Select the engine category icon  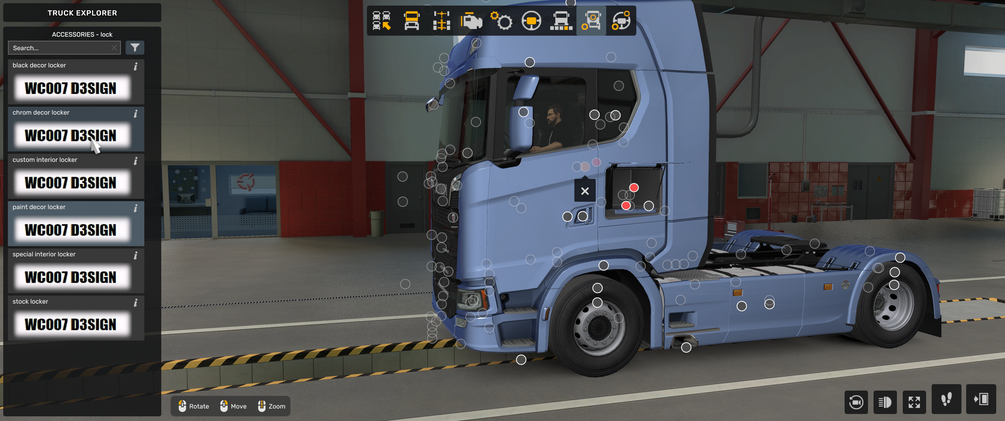[471, 20]
